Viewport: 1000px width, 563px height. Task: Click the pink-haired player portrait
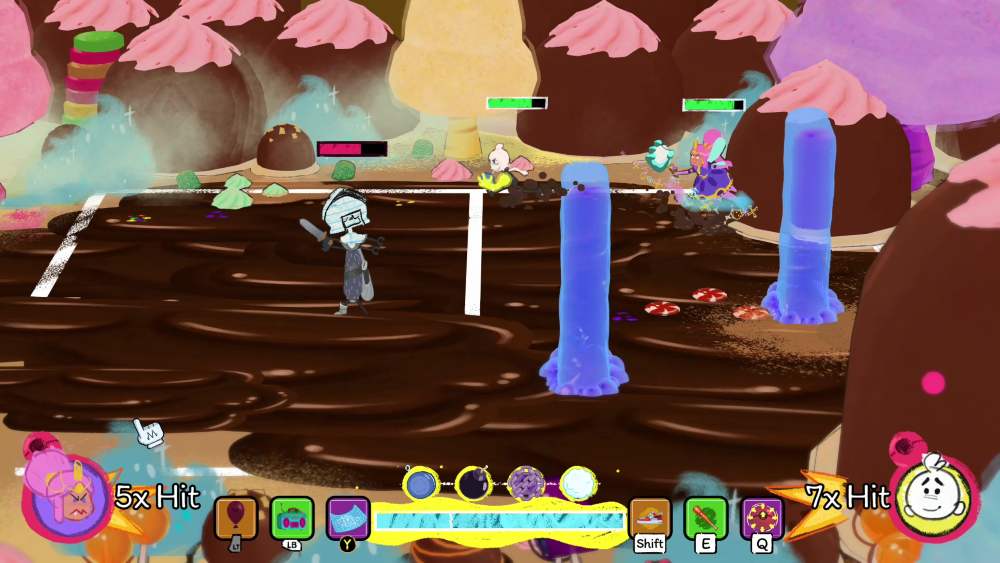(x=64, y=497)
